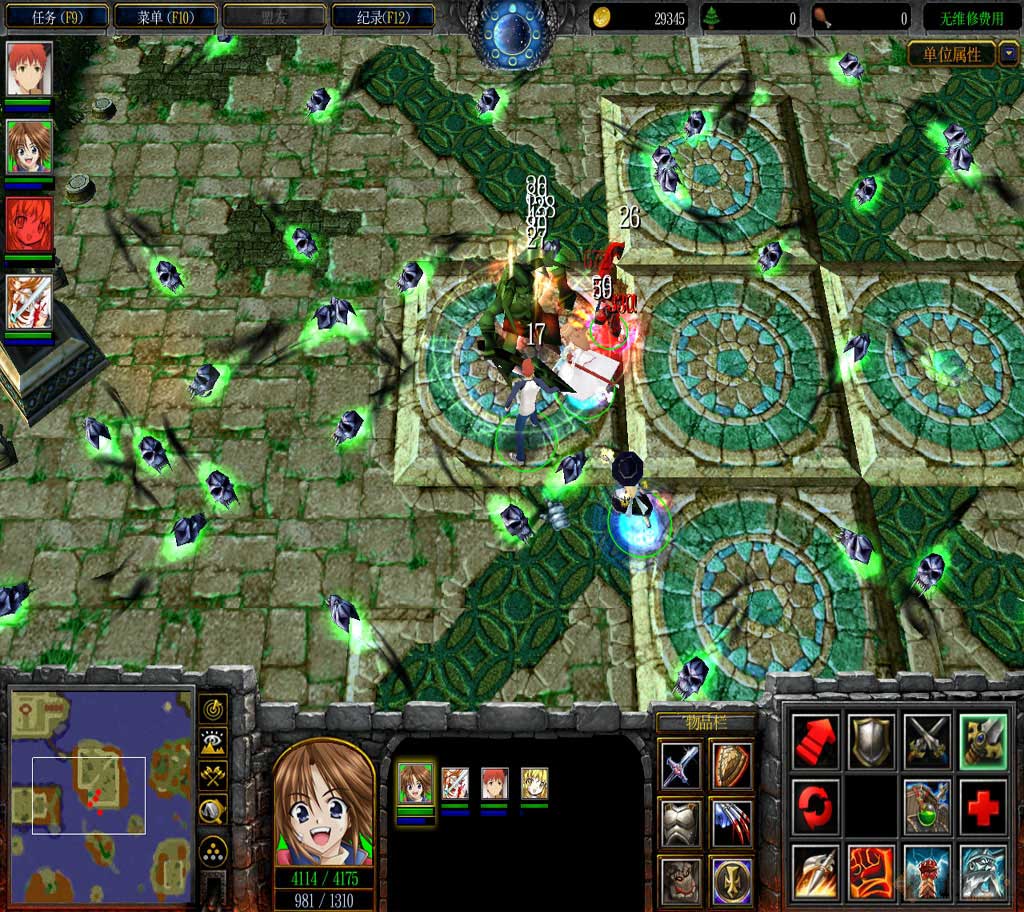Use the claws item in the inventory
1024x912 pixels.
tap(732, 822)
